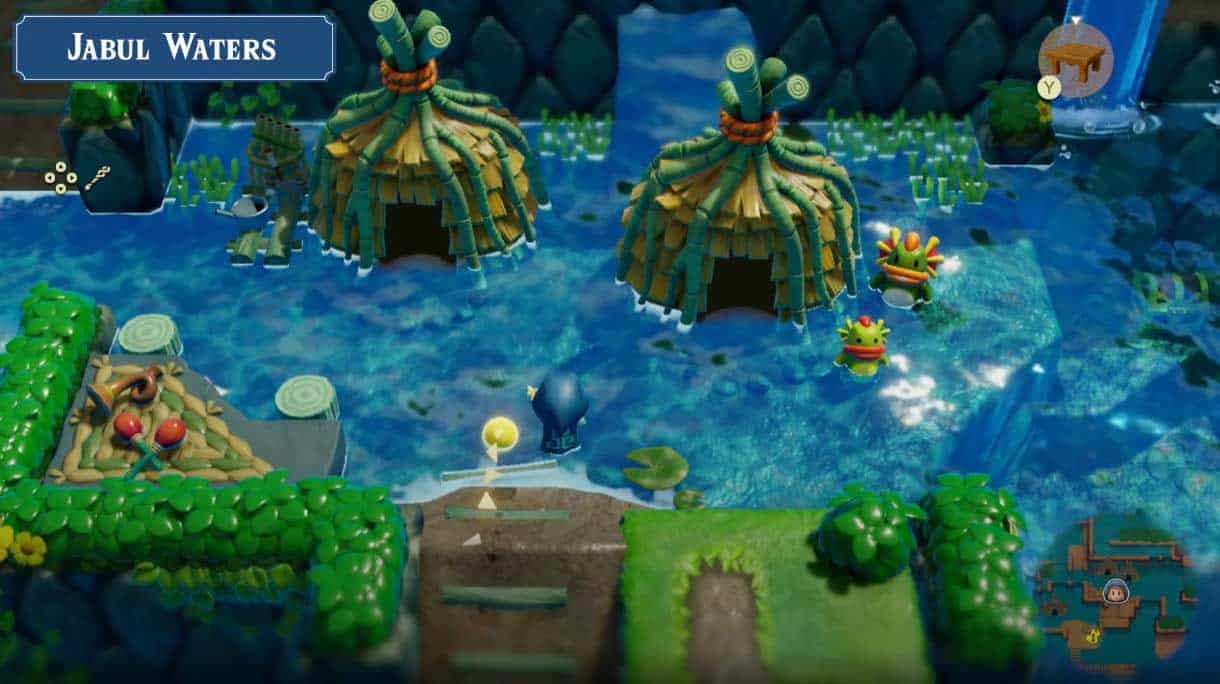Click the Tri Rod icon
The width and height of the screenshot is (1220, 684).
coord(97,179)
